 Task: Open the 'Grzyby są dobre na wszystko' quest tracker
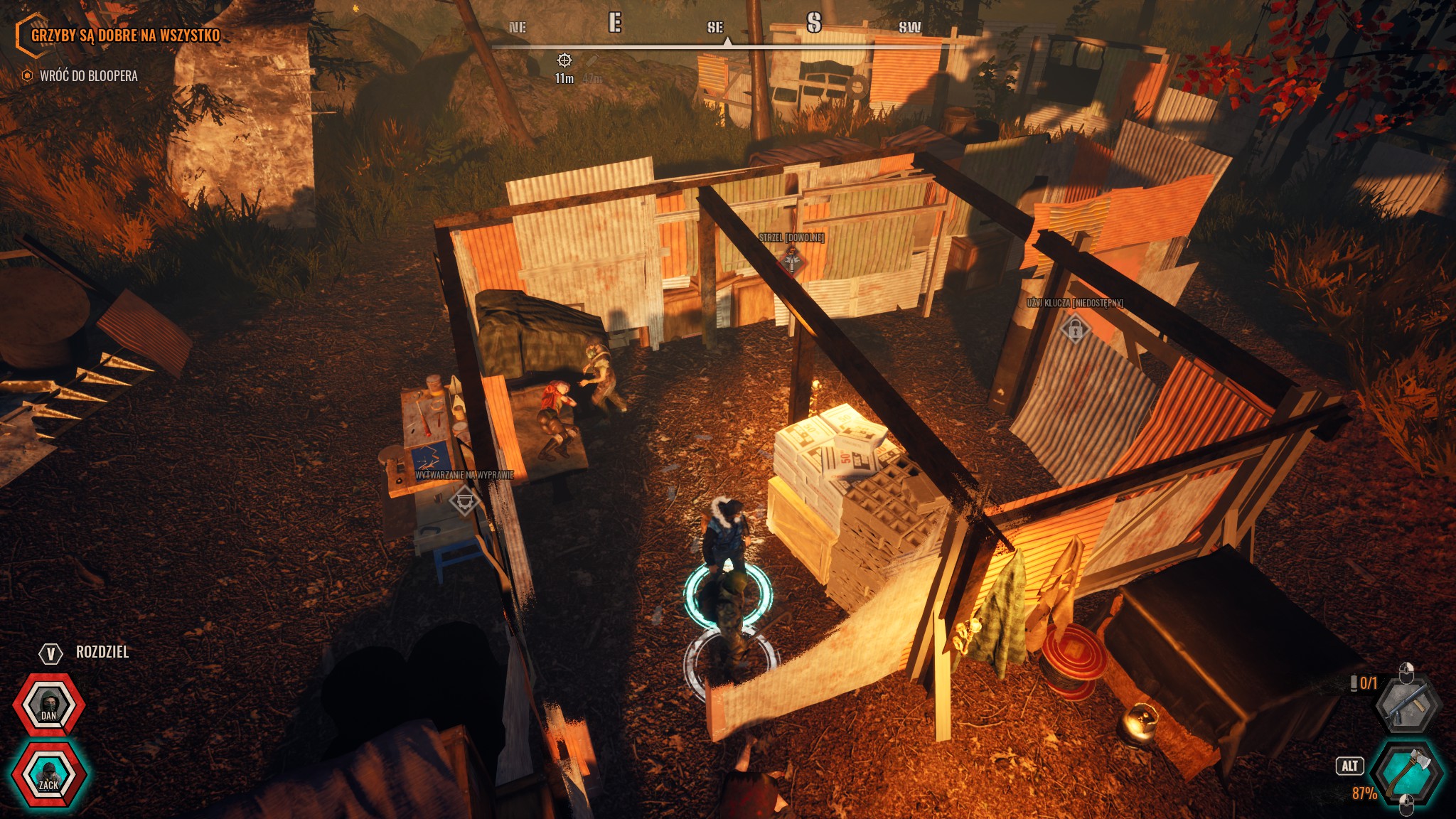click(125, 36)
